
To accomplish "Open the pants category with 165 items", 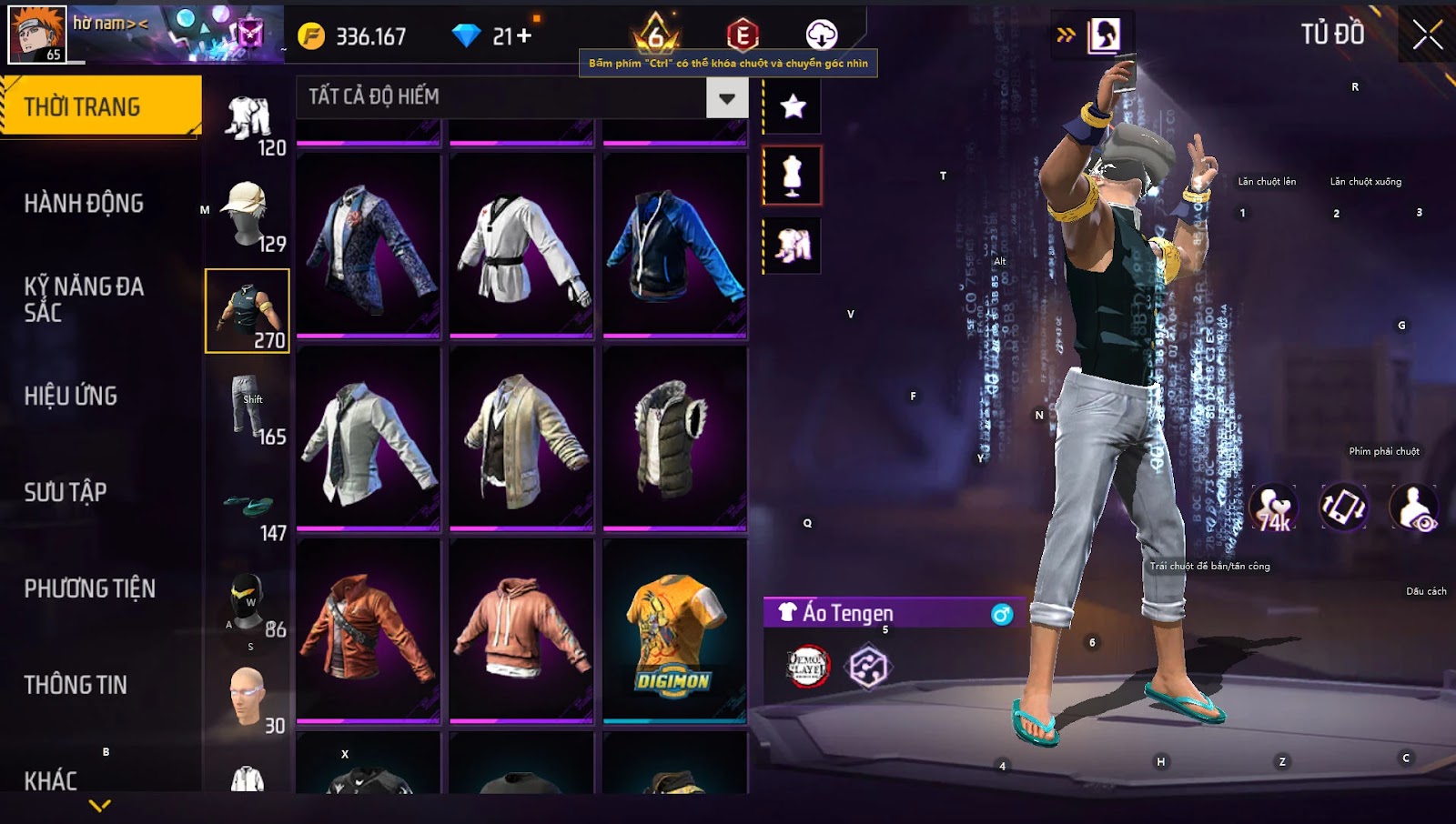I will pyautogui.click(x=248, y=411).
